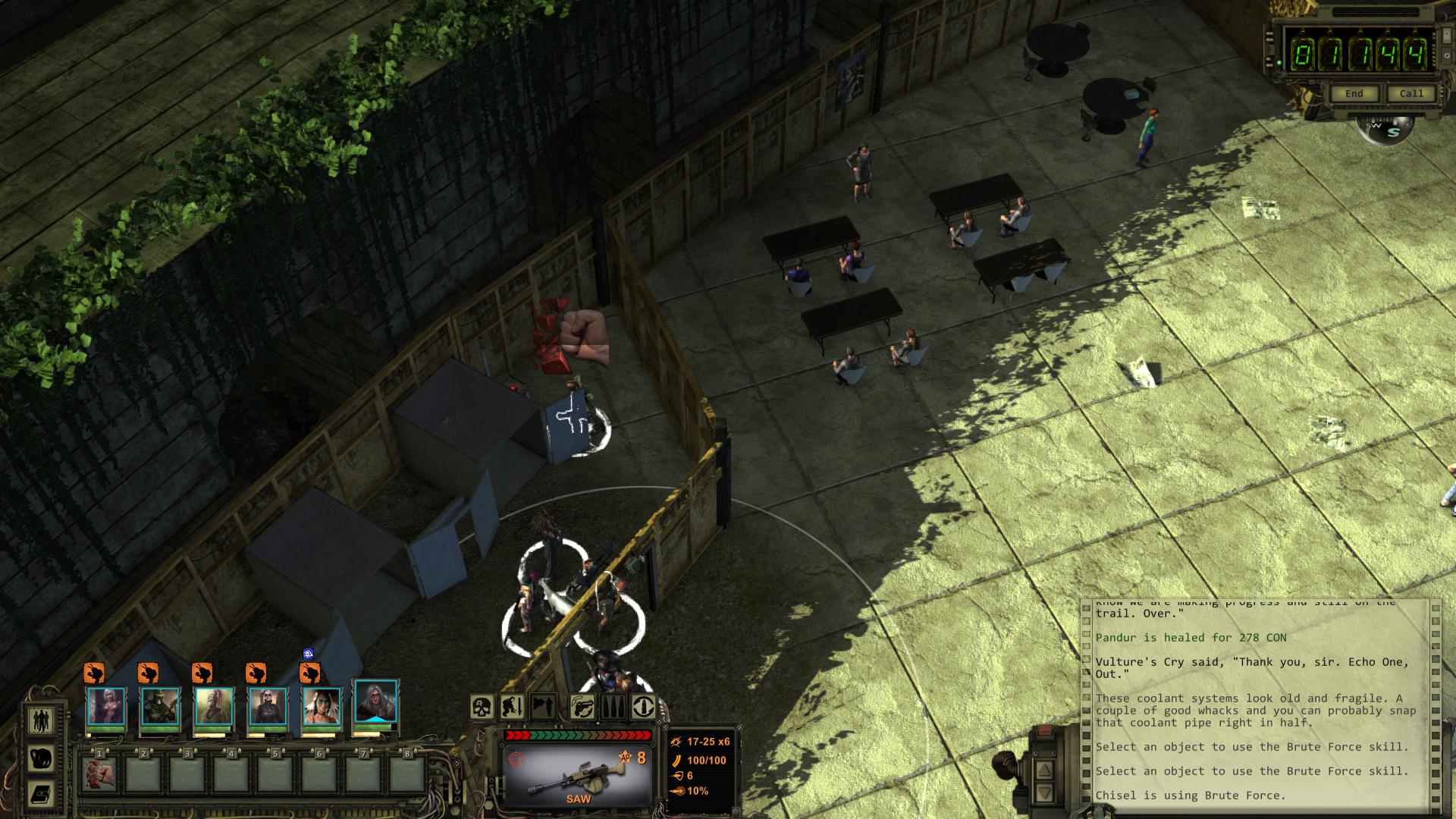Toggle the crouch stance icon
1456x819 pixels.
pos(513,708)
